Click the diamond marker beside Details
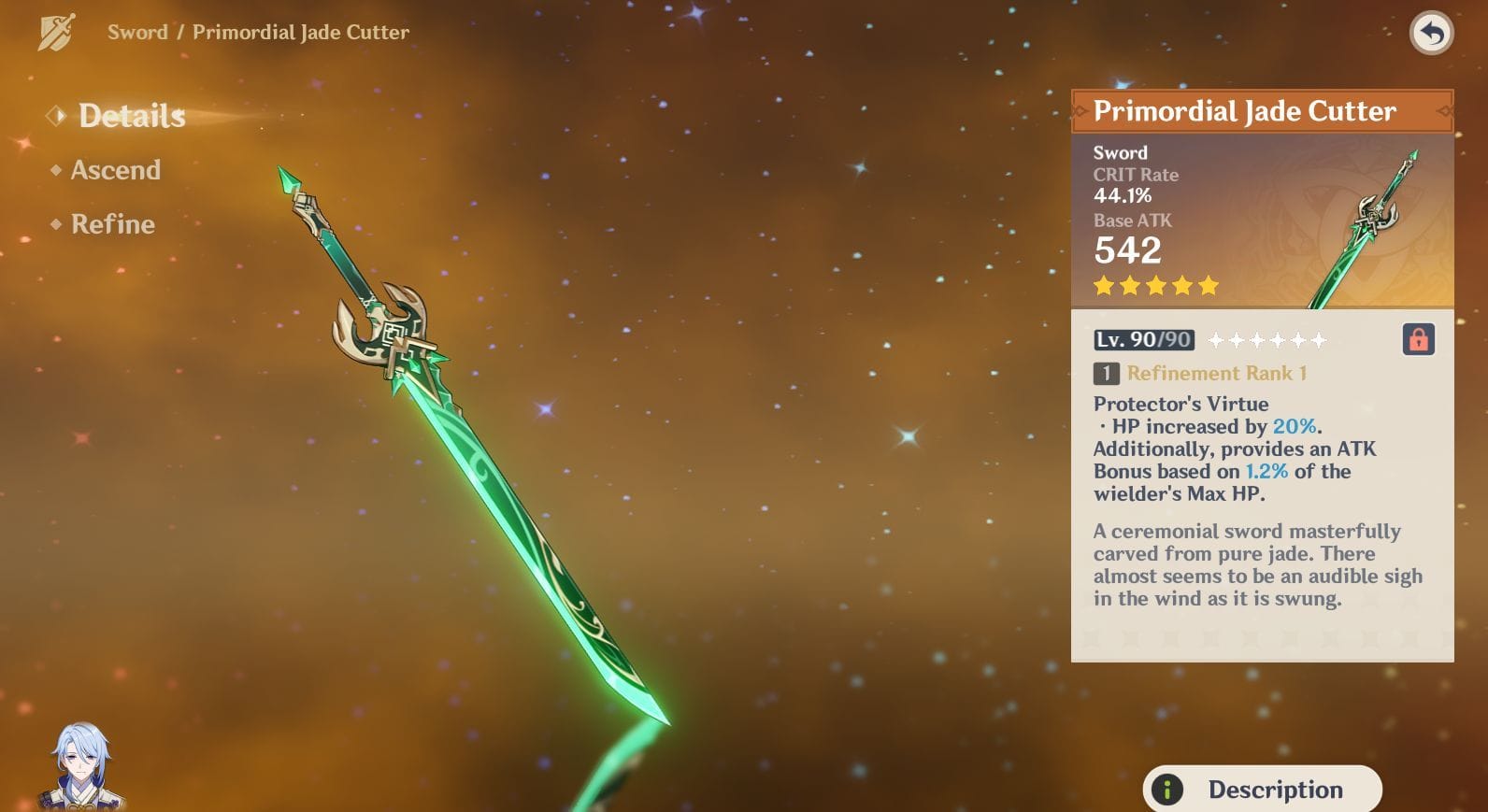Viewport: 1488px width, 812px height. pos(57,116)
